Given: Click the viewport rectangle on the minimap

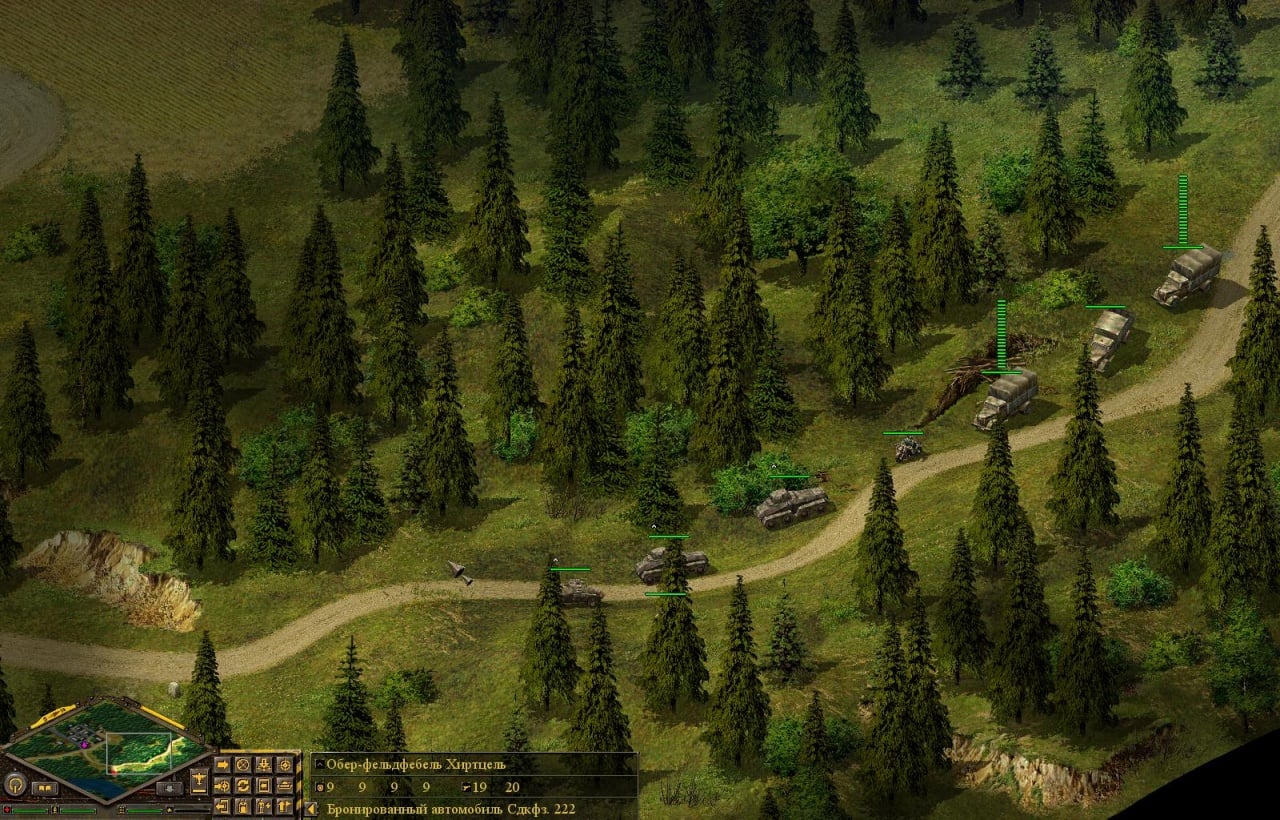Looking at the screenshot, I should [139, 753].
